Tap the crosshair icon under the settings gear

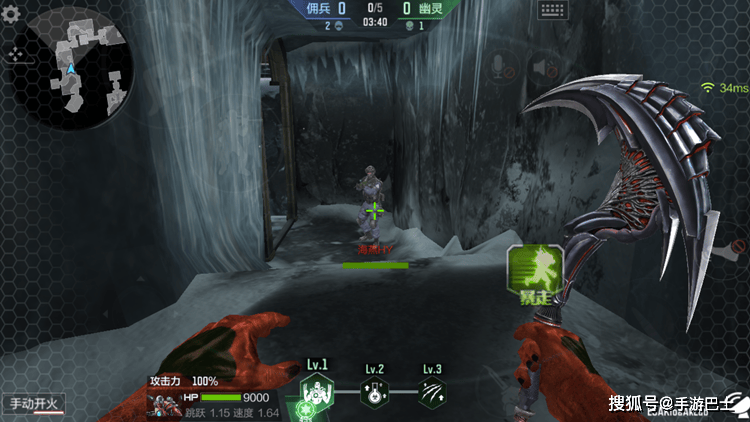[x=15, y=54]
